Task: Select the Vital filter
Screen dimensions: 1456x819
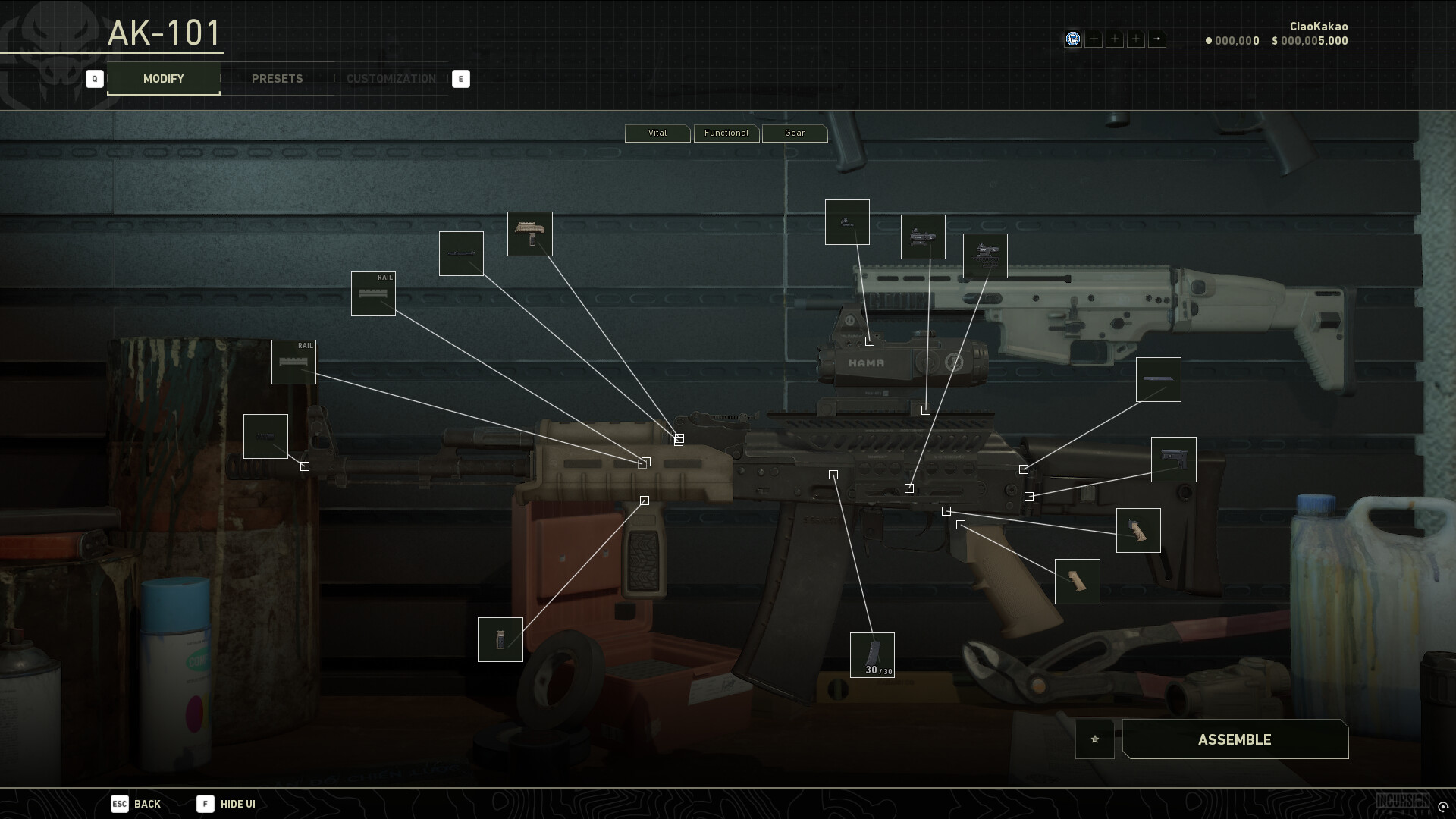Action: coord(657,133)
